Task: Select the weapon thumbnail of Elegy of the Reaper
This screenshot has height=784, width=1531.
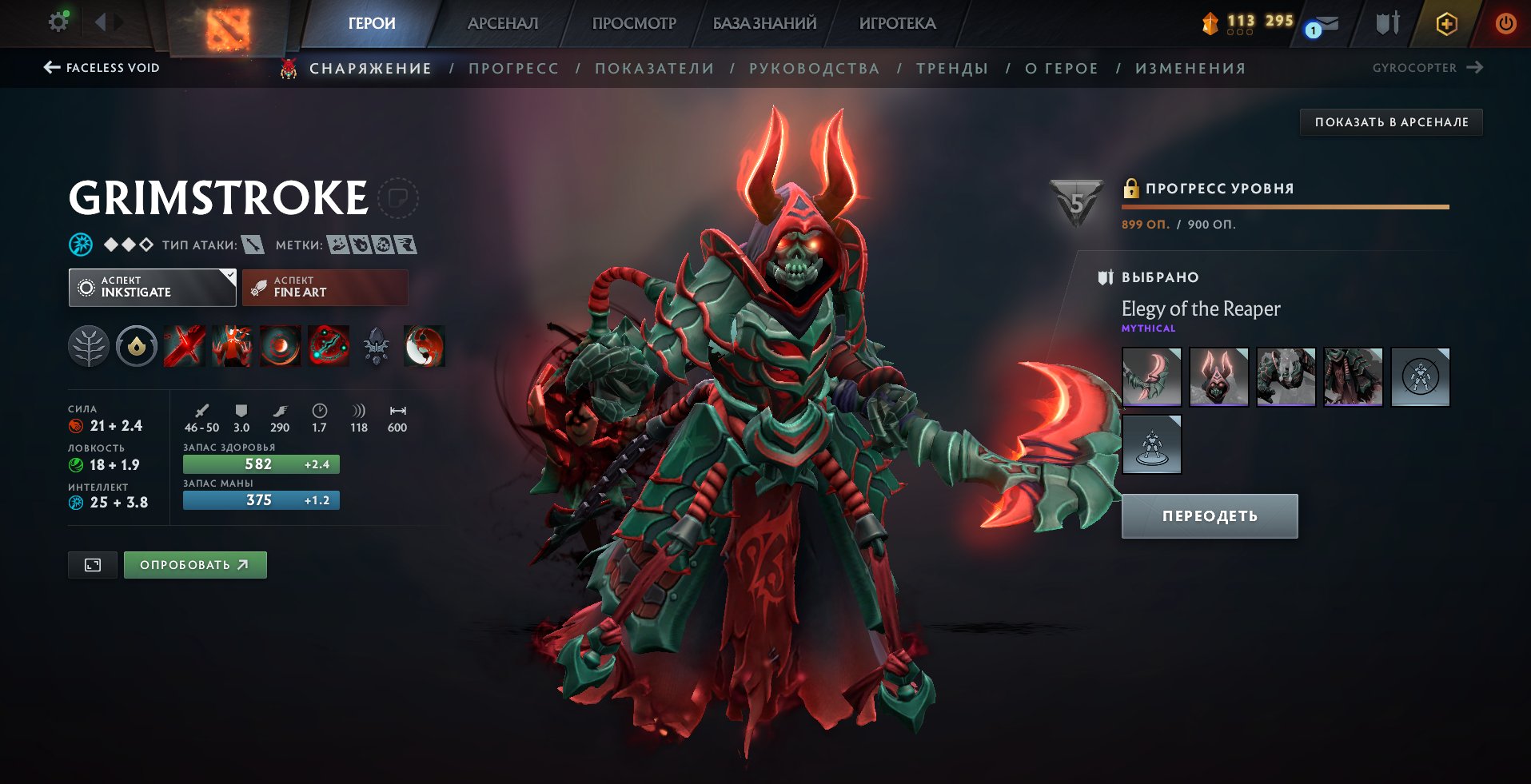Action: 1151,376
